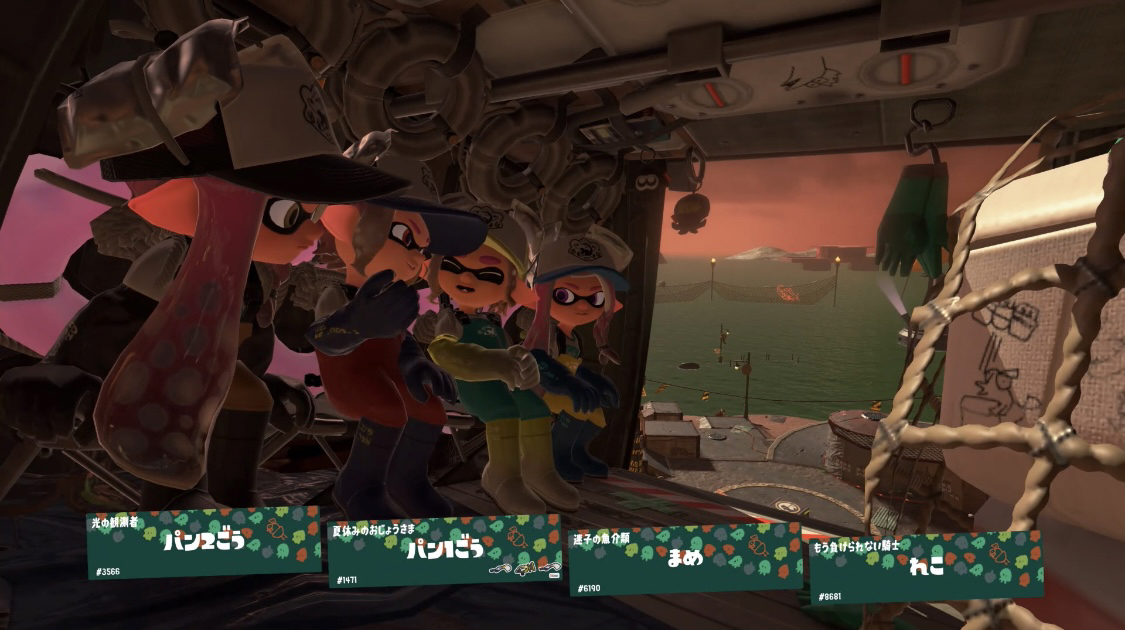Open the player tag numbered #8681
This screenshot has width=1125, height=630.
(926, 567)
